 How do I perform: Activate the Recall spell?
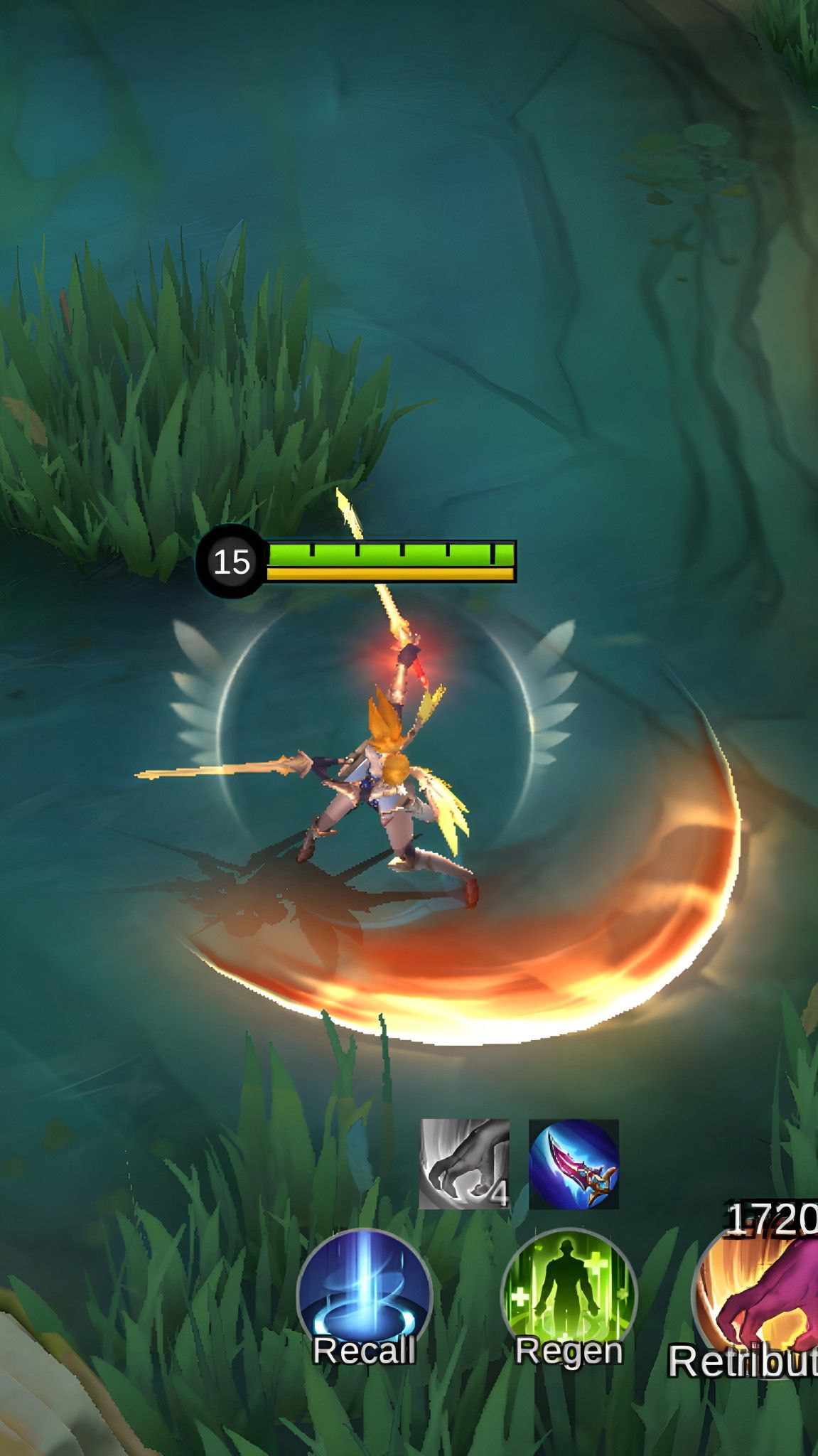(364, 1296)
